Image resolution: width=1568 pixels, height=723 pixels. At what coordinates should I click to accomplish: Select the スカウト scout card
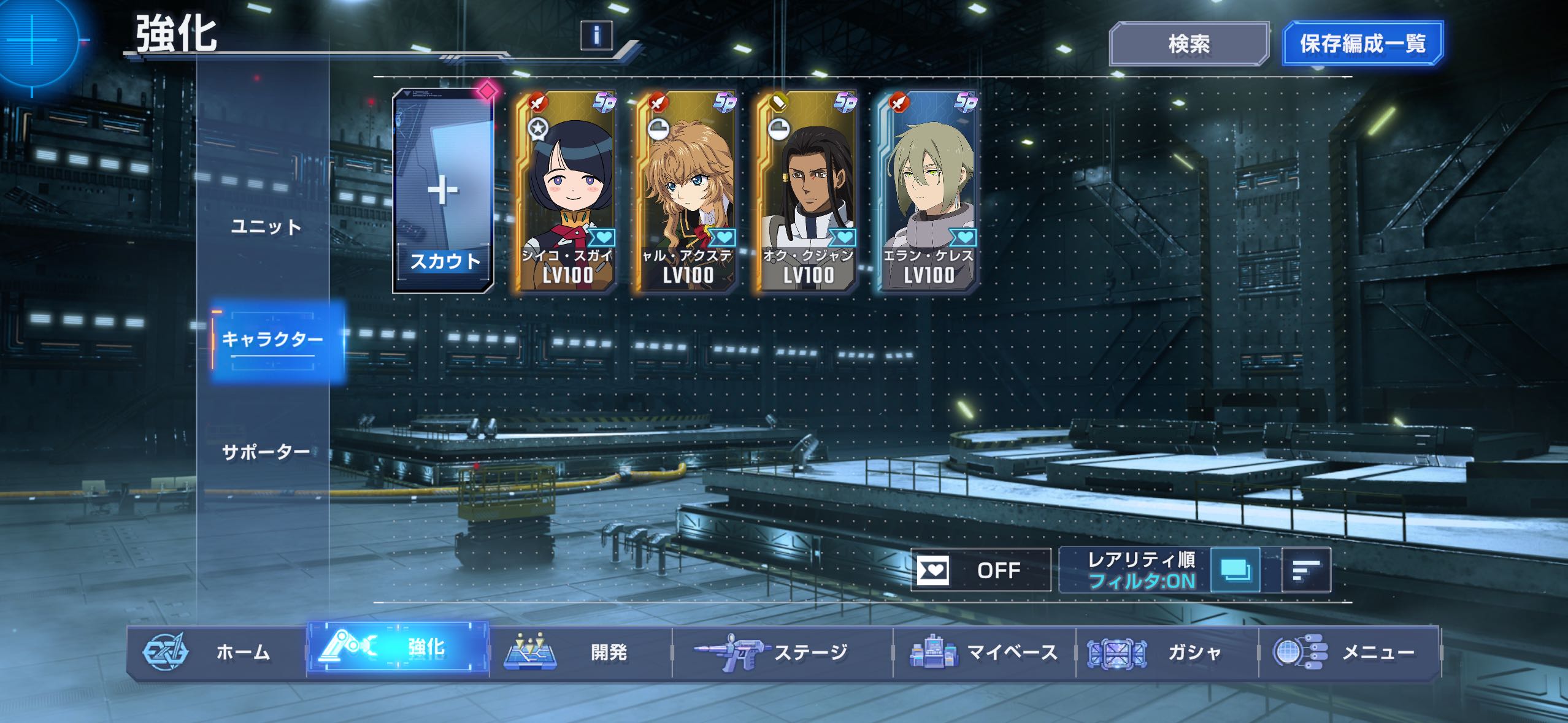pyautogui.click(x=444, y=191)
